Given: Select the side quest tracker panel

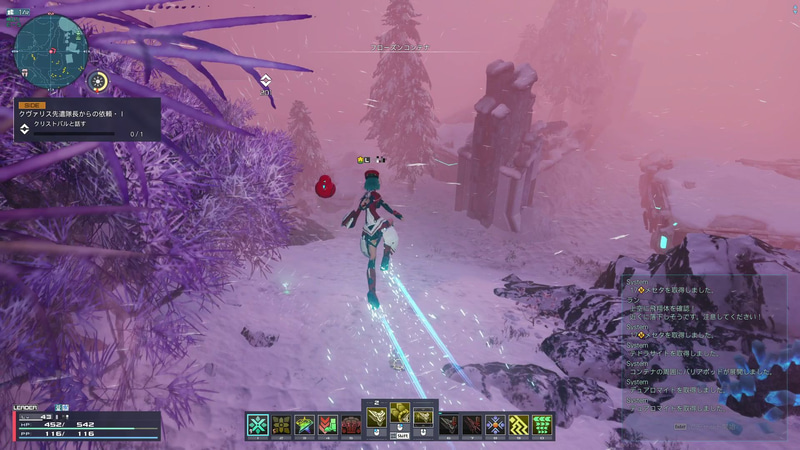Looking at the screenshot, I should 83,120.
